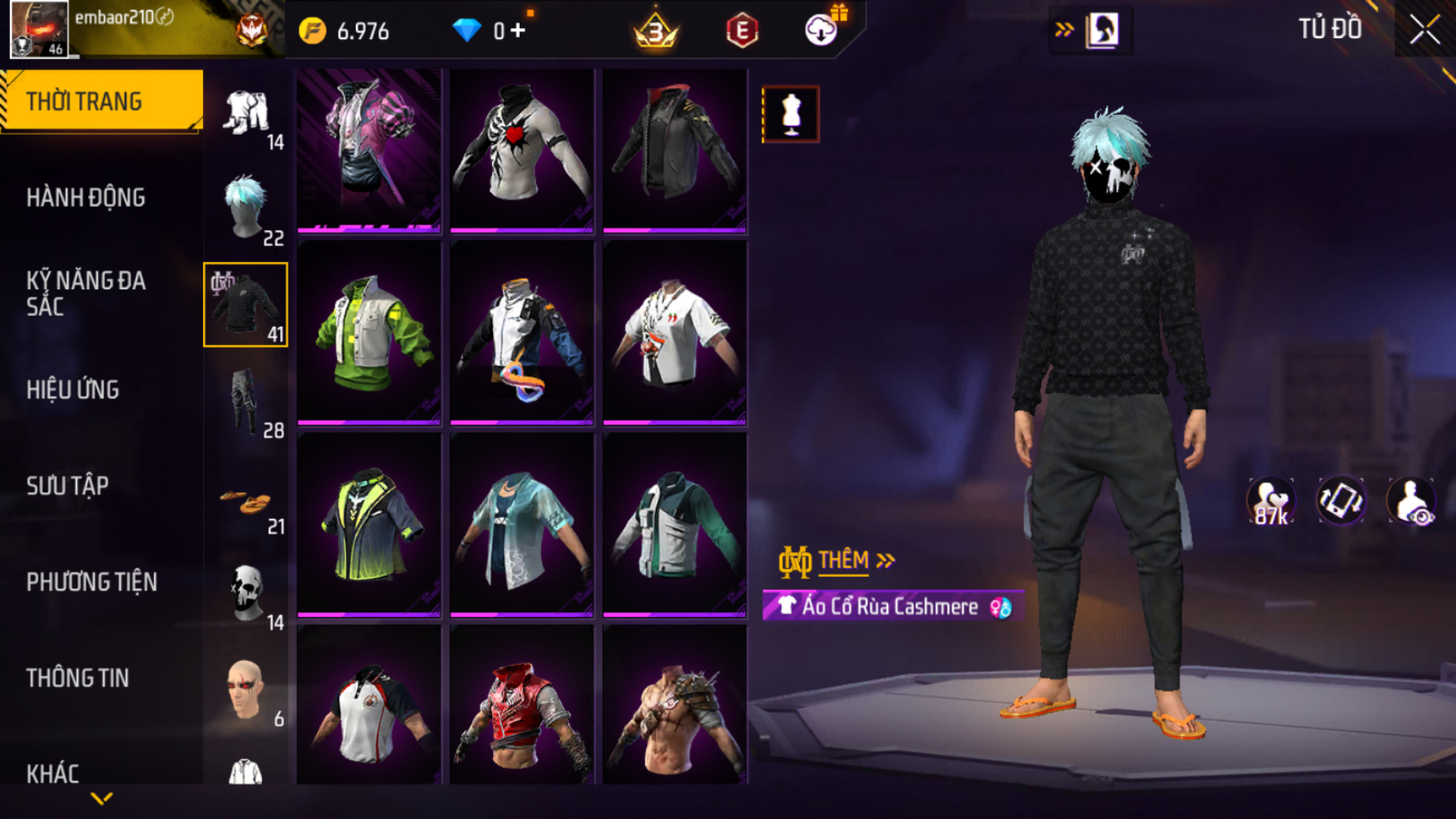
Task: Select the Thời Trang category
Action: (x=101, y=101)
